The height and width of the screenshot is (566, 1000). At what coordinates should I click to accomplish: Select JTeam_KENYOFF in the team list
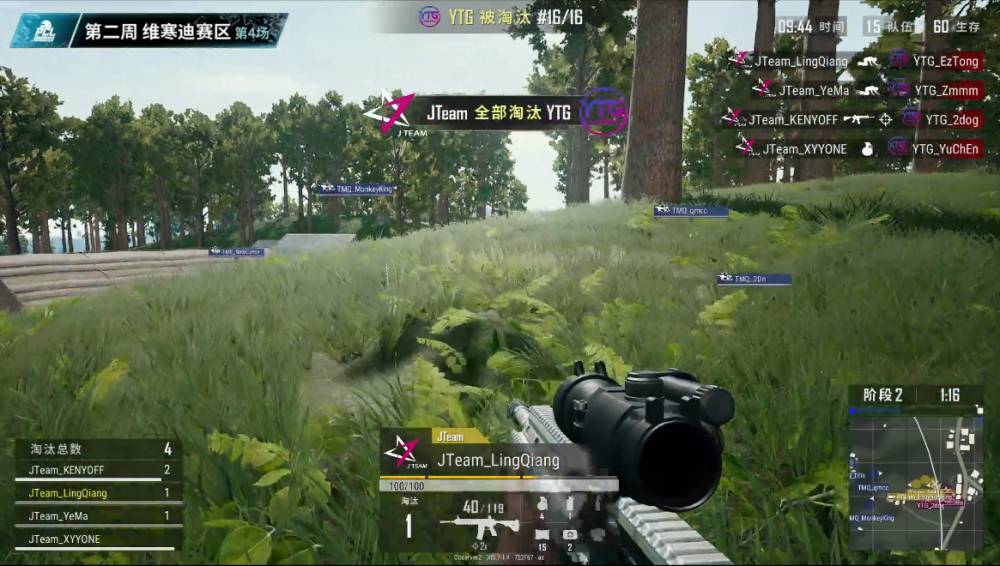click(x=67, y=470)
